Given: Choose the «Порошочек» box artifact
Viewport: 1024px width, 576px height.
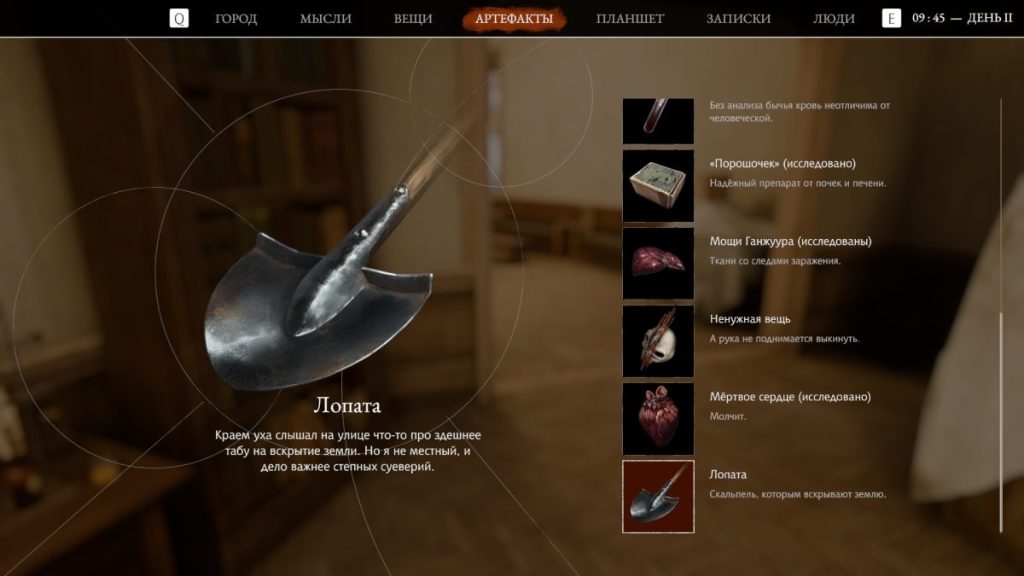Looking at the screenshot, I should (658, 186).
